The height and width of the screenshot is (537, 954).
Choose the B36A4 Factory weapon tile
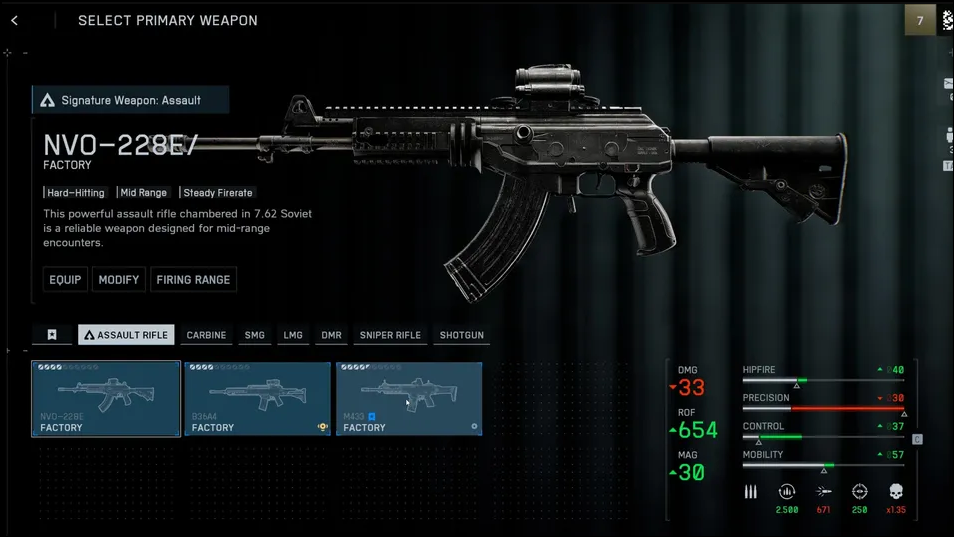coord(257,398)
